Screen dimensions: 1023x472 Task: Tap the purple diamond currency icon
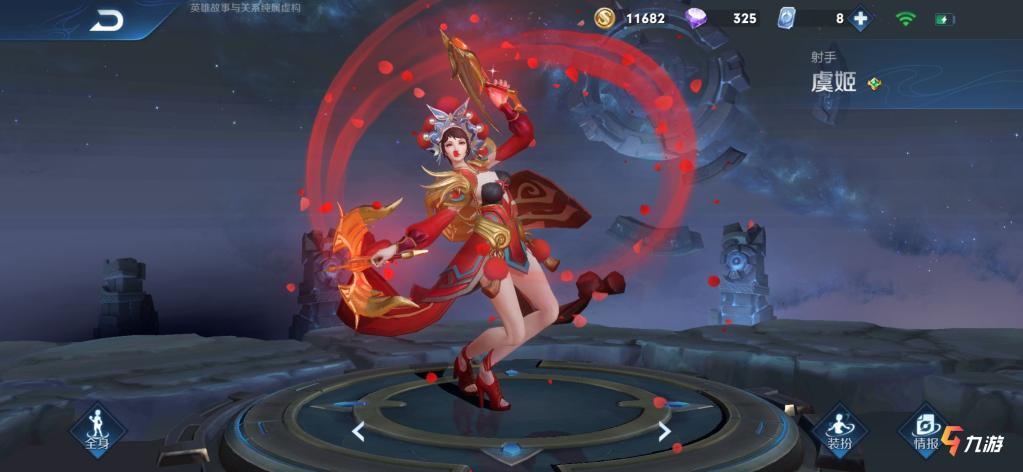[696, 18]
